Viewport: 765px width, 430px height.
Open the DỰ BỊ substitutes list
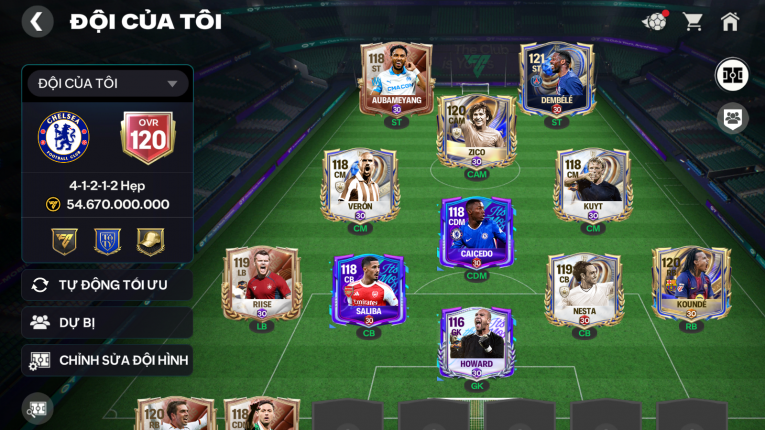pyautogui.click(x=107, y=322)
